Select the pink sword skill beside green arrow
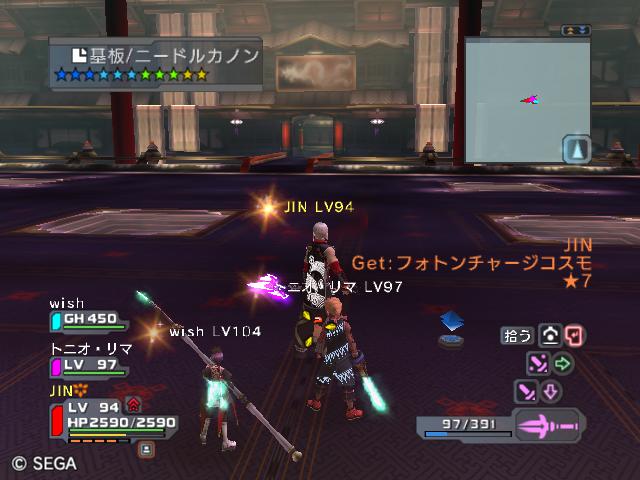The height and width of the screenshot is (480, 640). click(539, 363)
